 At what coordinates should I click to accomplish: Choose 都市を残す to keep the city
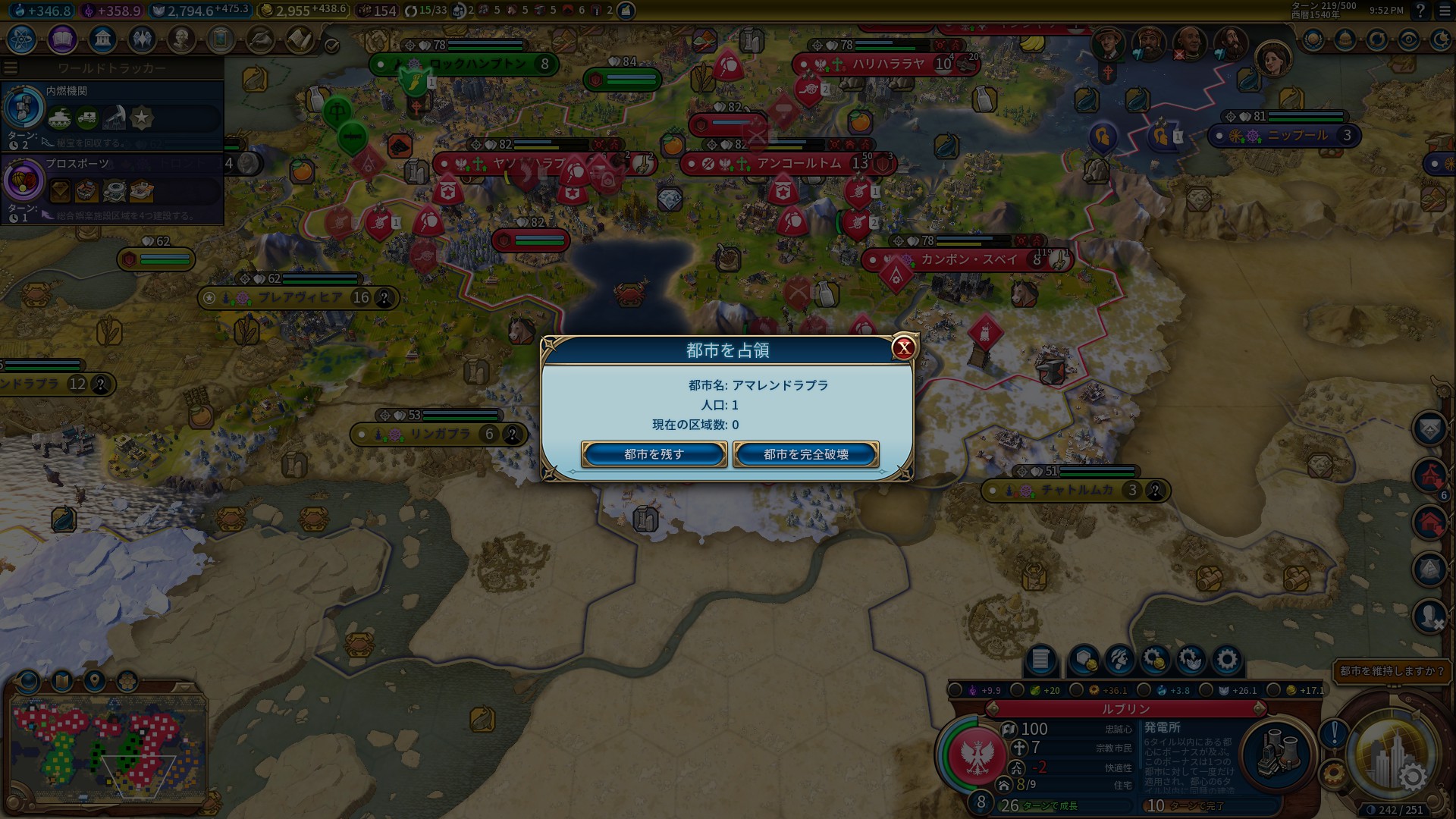(x=654, y=454)
